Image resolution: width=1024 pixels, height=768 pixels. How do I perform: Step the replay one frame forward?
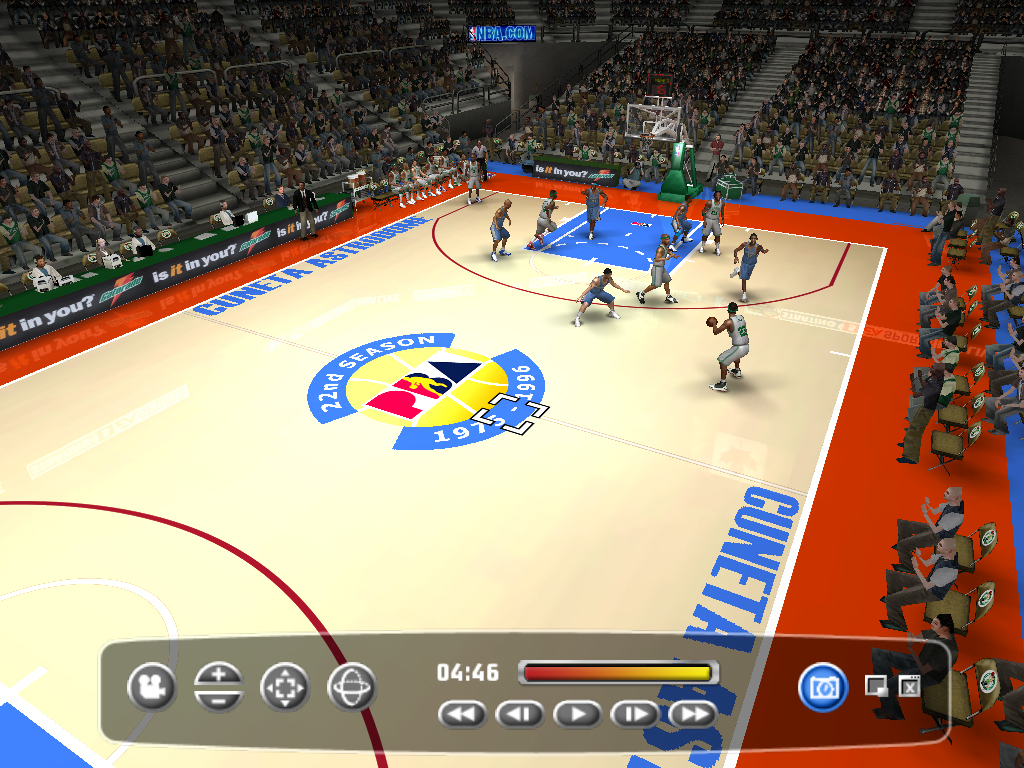636,714
